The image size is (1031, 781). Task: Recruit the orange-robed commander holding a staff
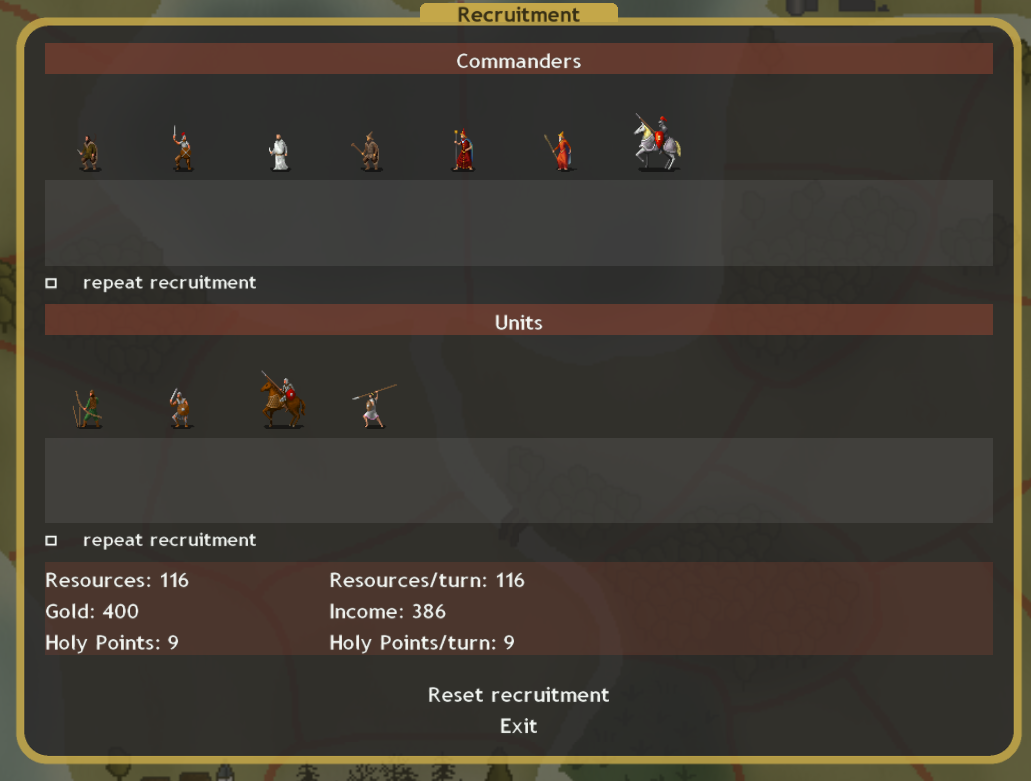tap(561, 151)
